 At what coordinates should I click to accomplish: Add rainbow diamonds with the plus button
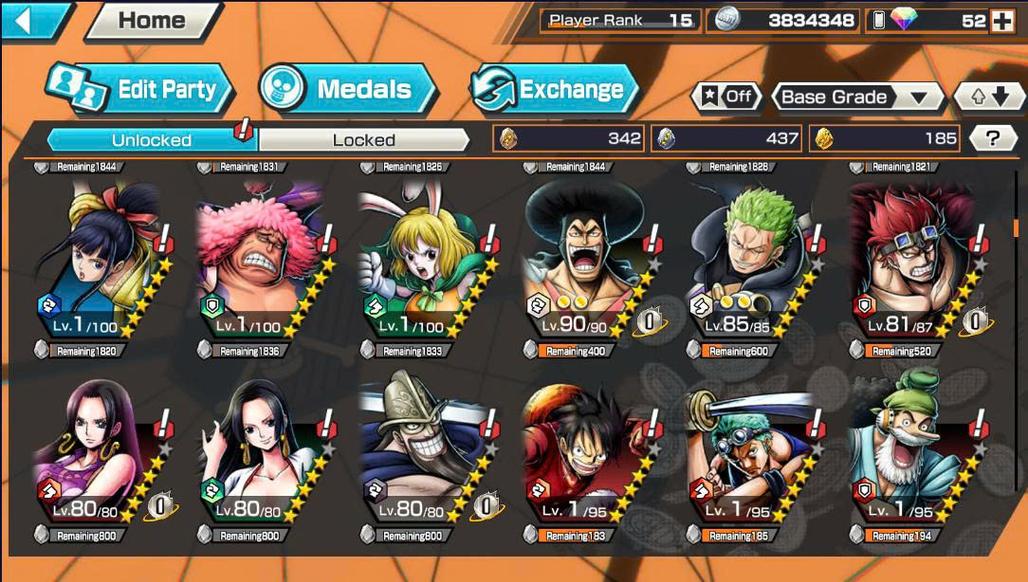coord(1001,21)
